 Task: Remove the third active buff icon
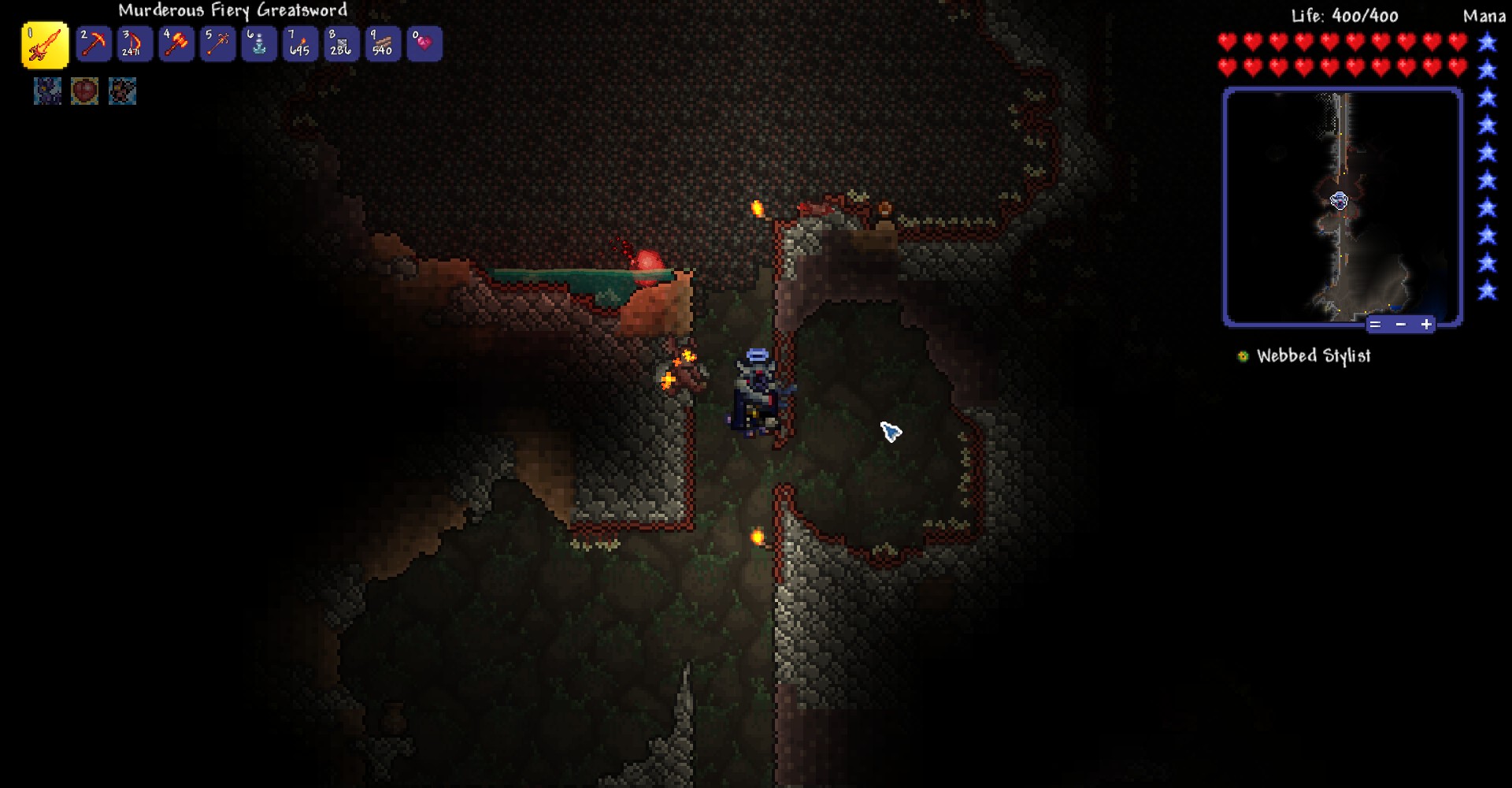click(x=121, y=91)
